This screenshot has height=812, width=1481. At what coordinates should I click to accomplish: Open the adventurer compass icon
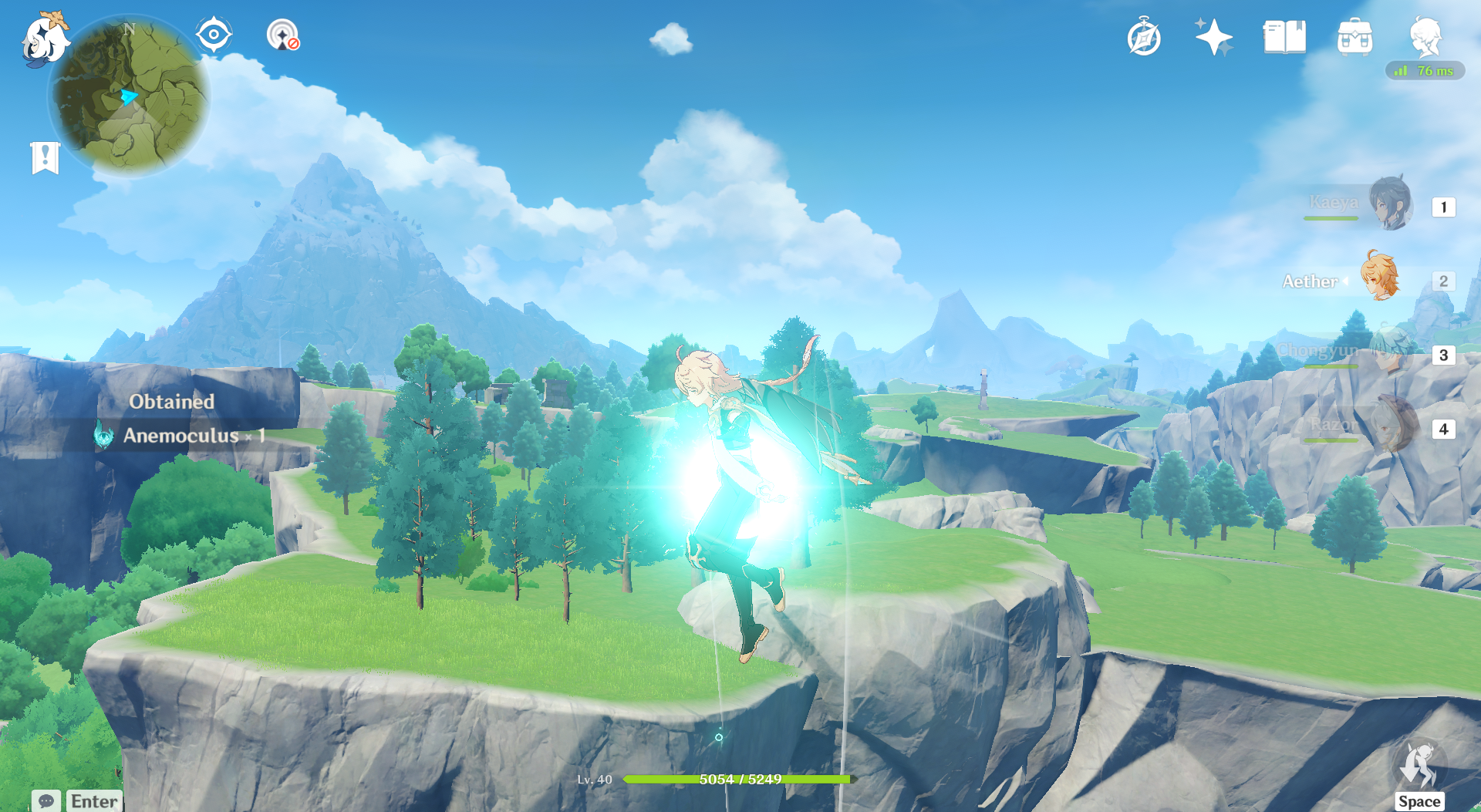coord(1143,37)
